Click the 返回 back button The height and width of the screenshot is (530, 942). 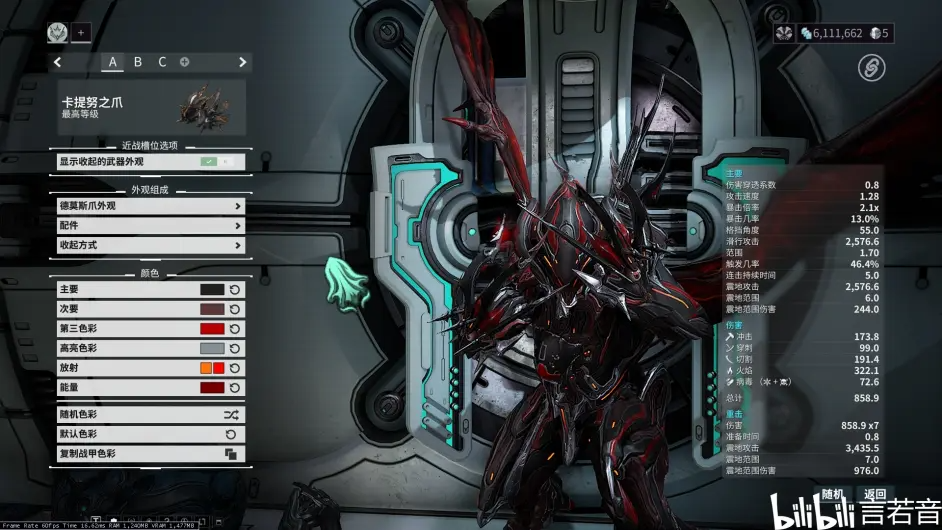click(875, 495)
